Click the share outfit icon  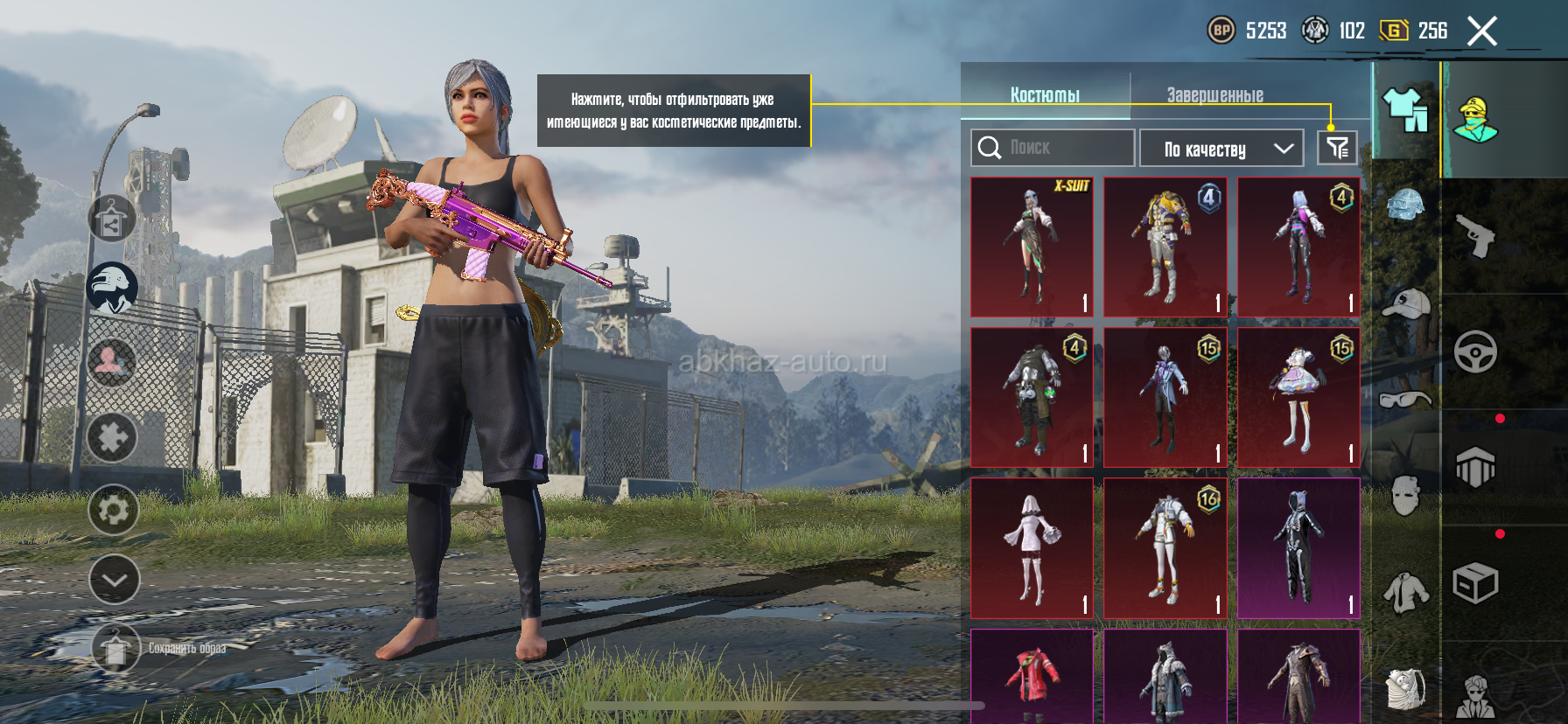(x=112, y=219)
